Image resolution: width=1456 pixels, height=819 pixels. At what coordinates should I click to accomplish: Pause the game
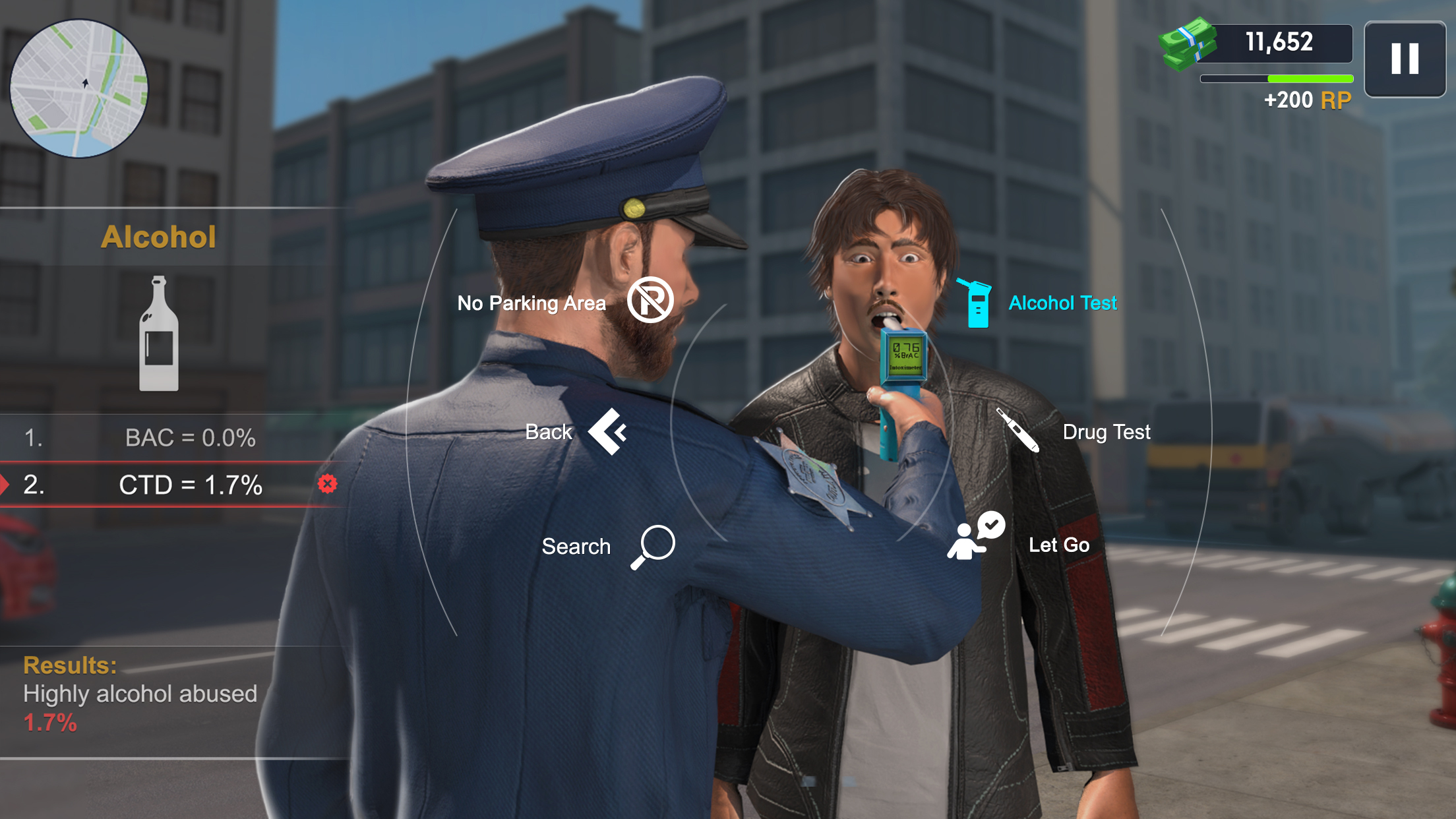1405,59
